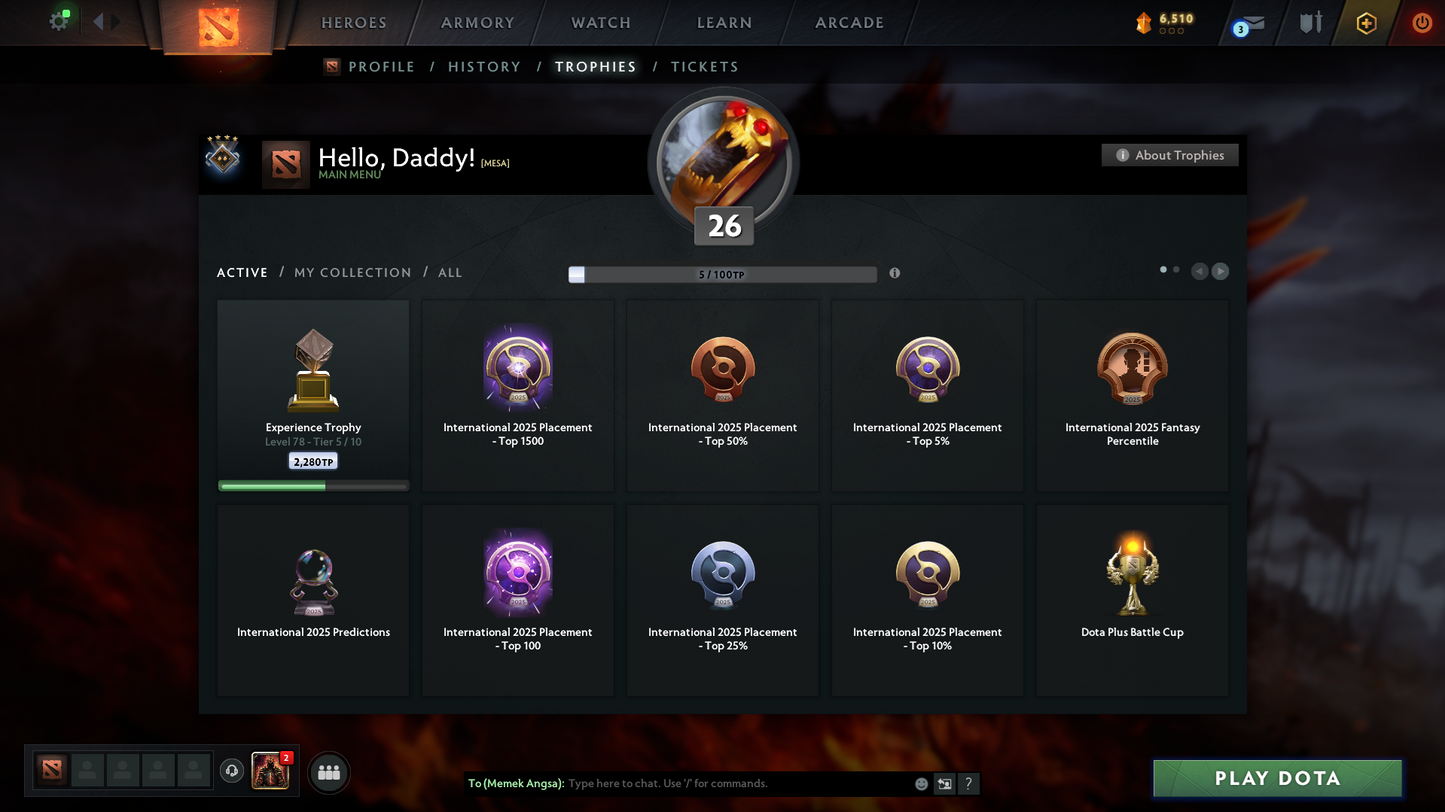Open the settings gear icon

point(57,20)
